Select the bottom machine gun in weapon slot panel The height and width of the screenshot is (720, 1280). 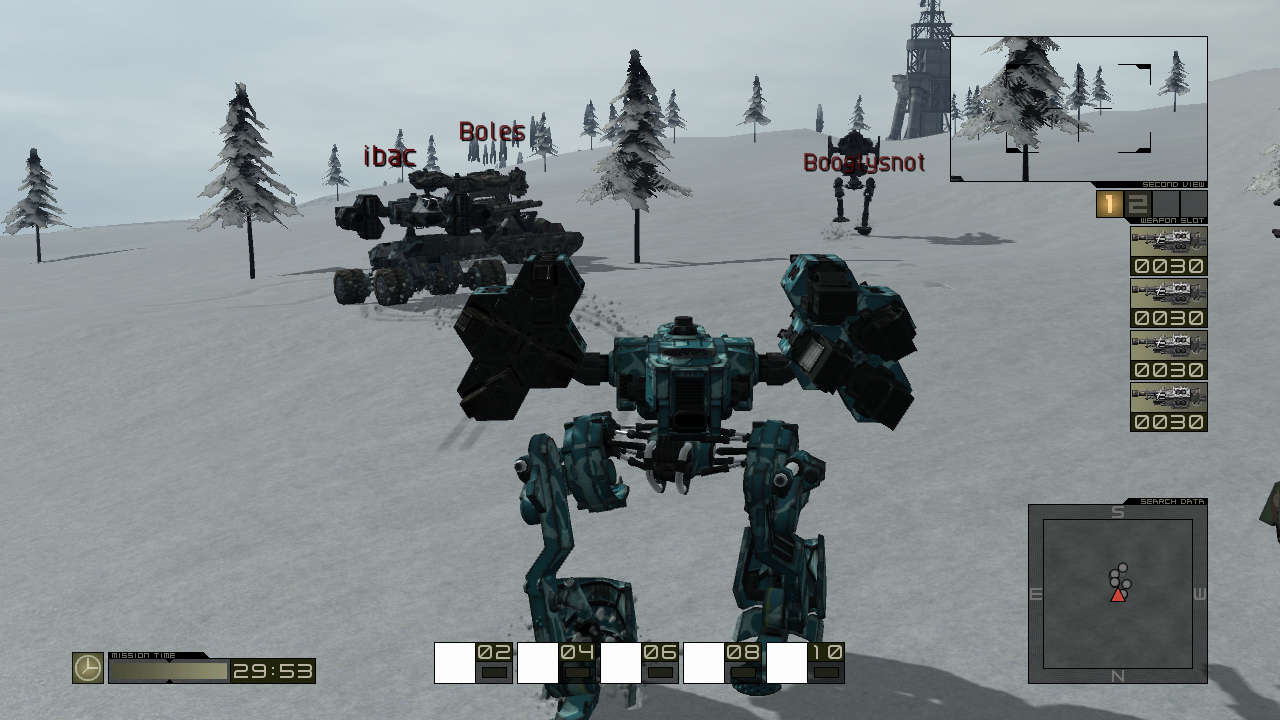point(1168,394)
